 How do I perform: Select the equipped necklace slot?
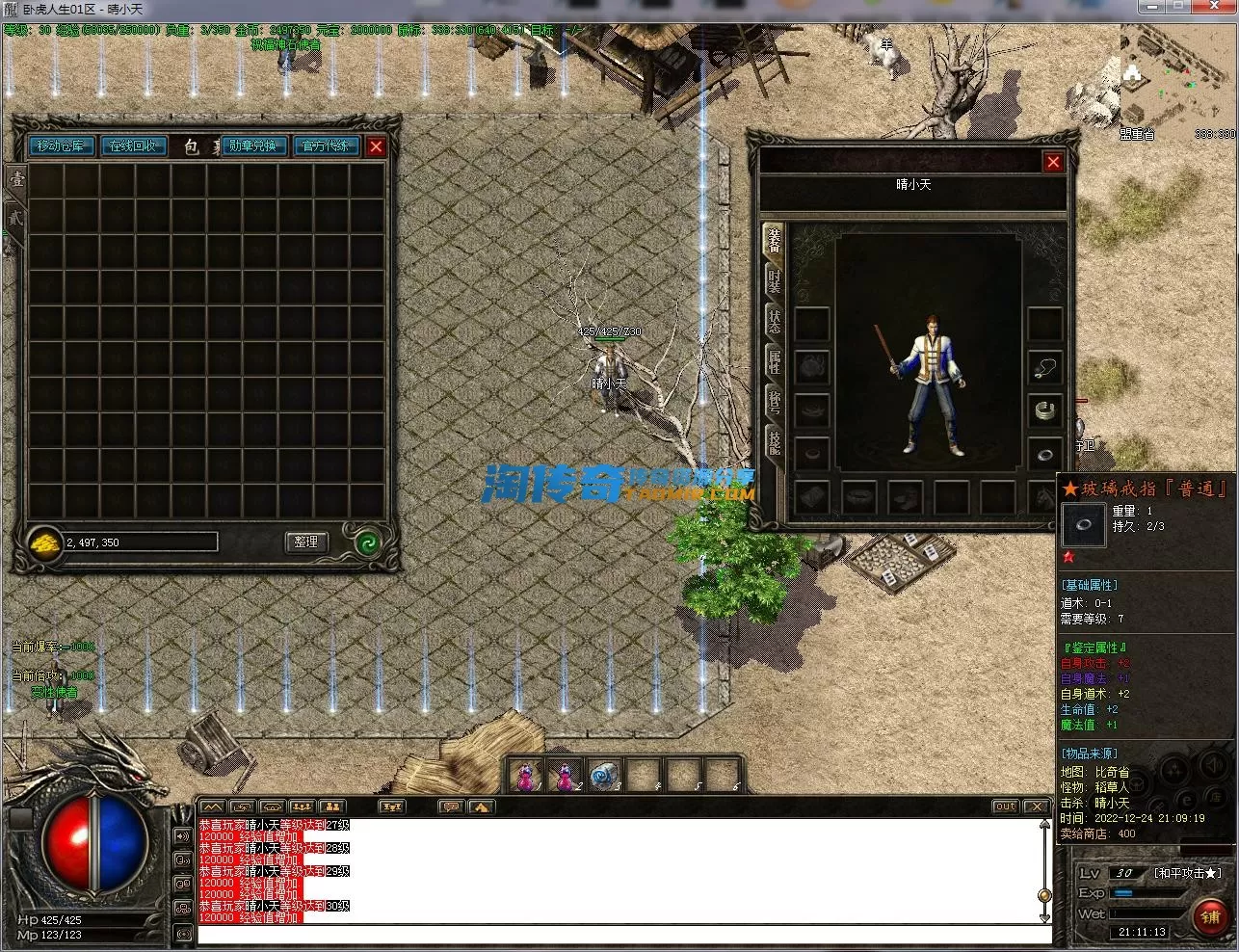tap(1044, 367)
